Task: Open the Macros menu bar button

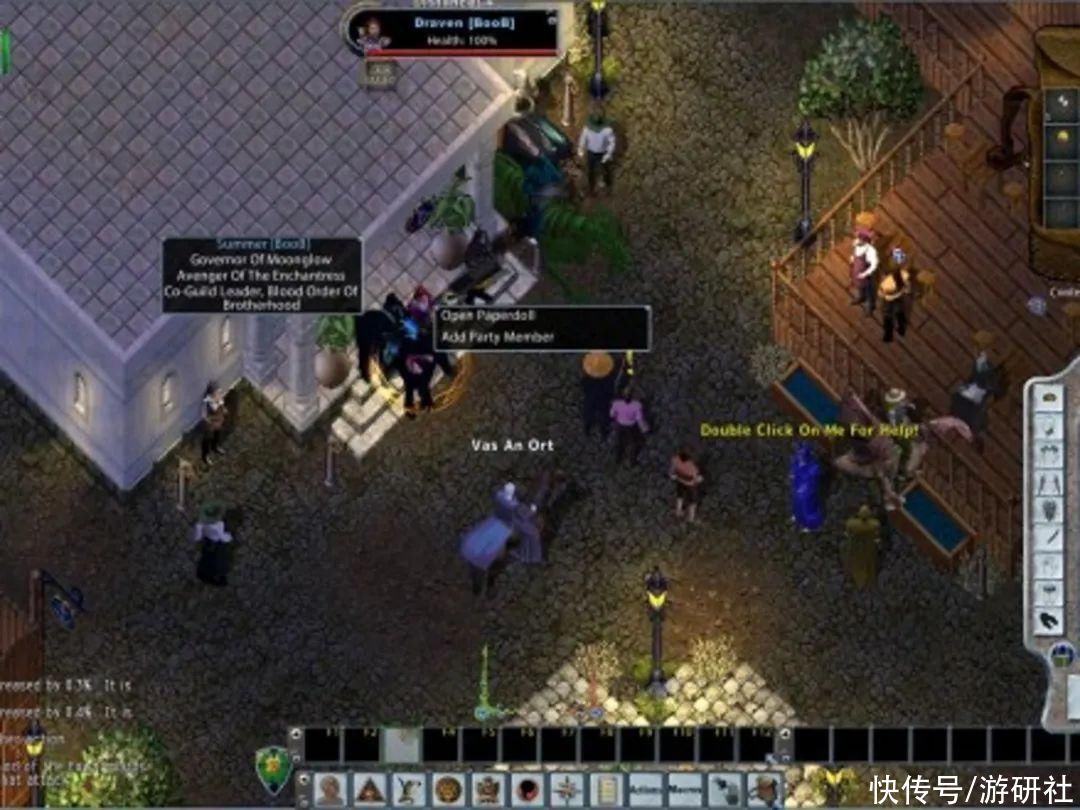Action: pos(685,788)
